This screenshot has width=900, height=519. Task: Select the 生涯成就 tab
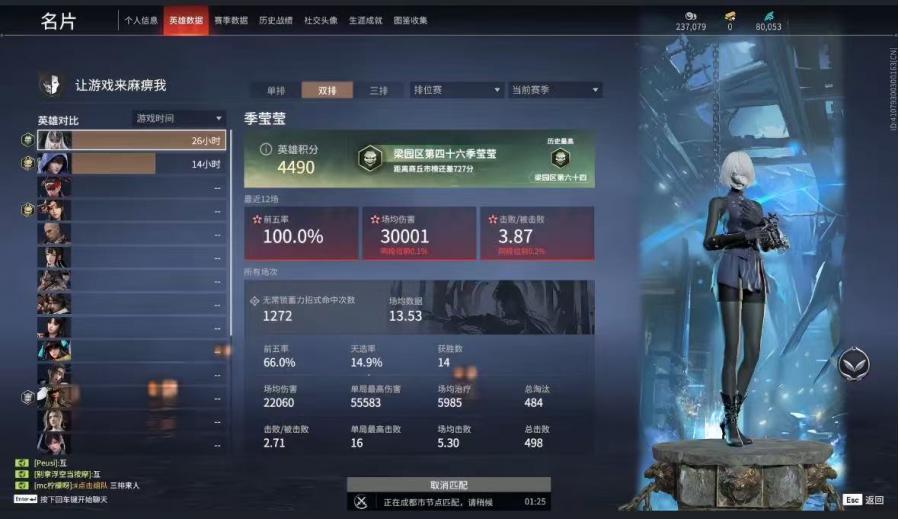coord(365,20)
